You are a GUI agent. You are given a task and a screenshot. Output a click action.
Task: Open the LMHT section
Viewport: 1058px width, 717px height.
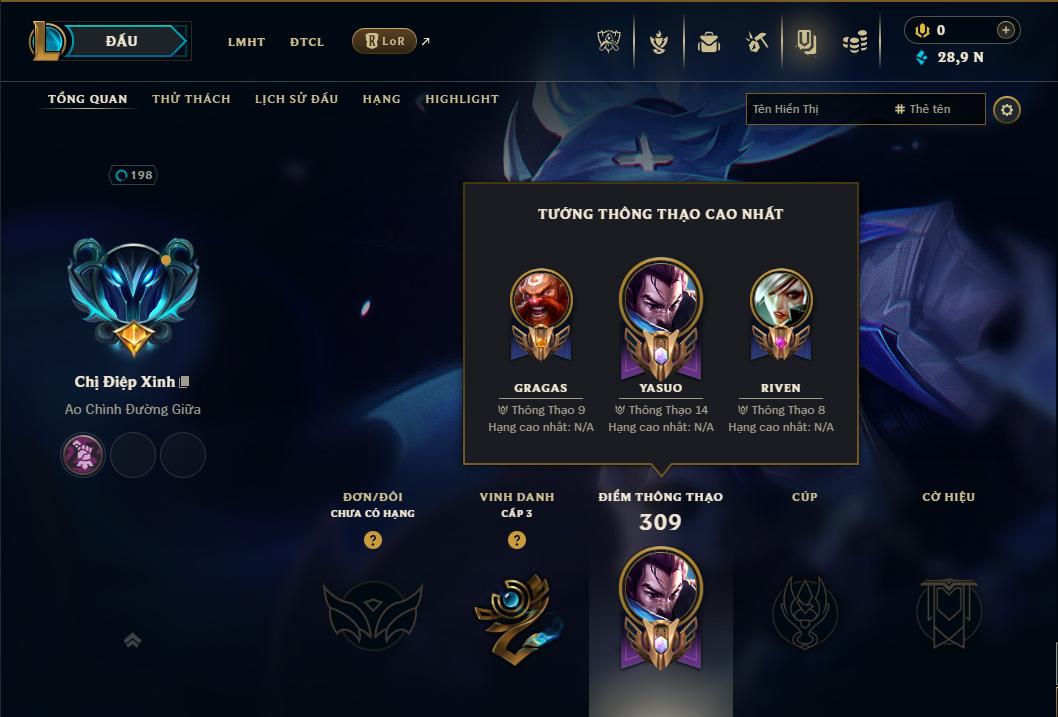coord(246,42)
